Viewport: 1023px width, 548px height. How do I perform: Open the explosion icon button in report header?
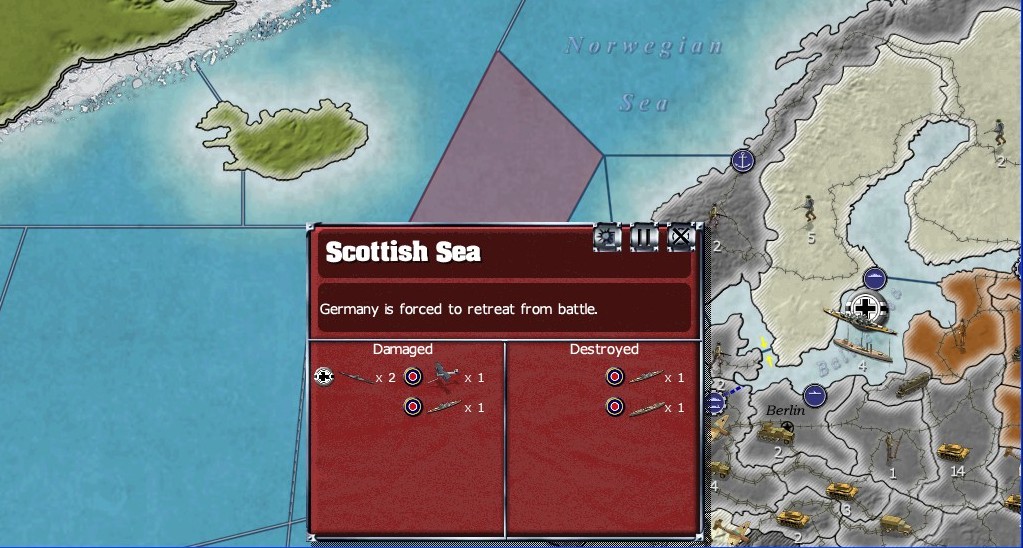[607, 238]
